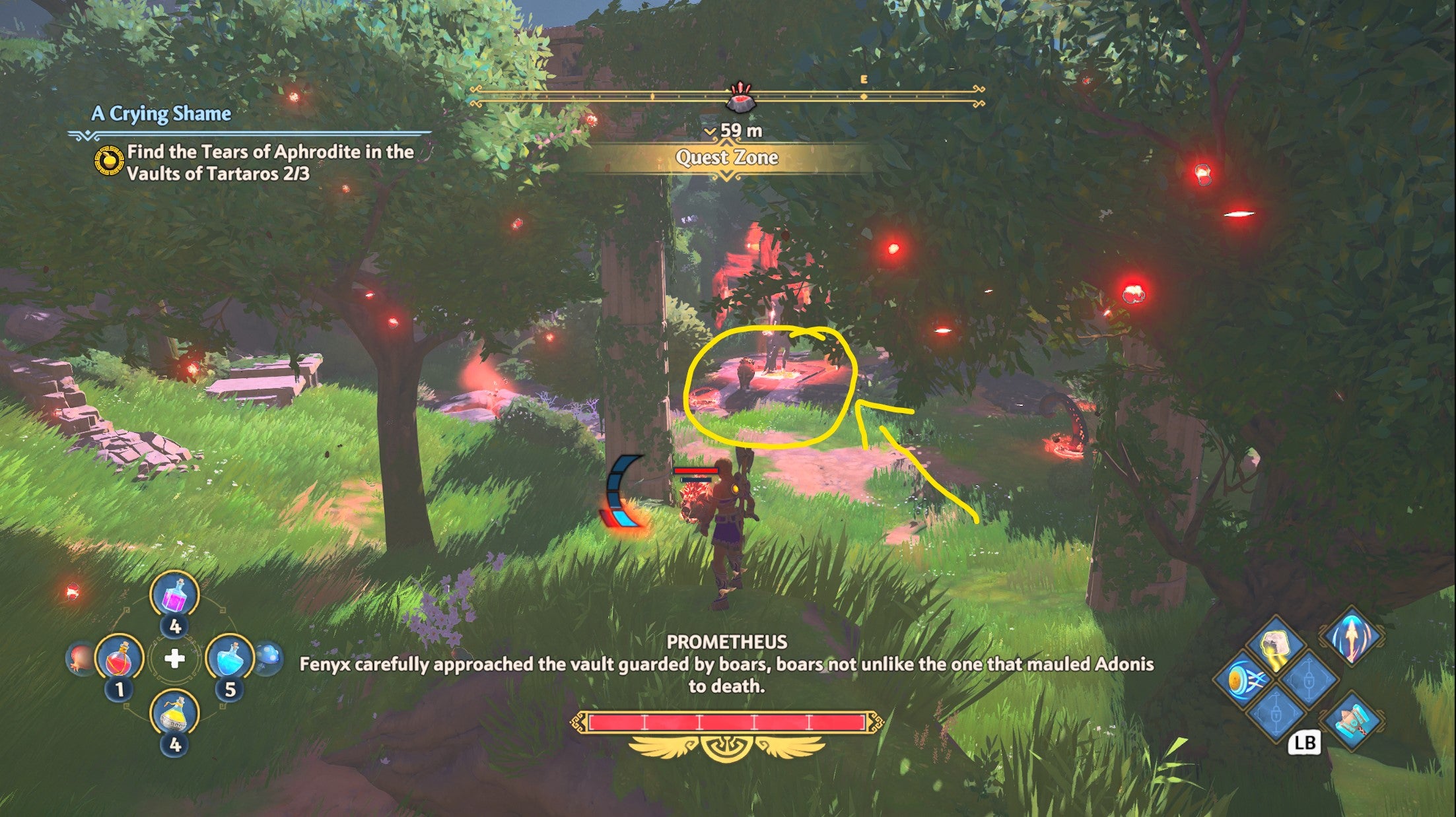This screenshot has width=1456, height=817.
Task: Click the upward arrow leap ability icon
Action: (x=1351, y=639)
